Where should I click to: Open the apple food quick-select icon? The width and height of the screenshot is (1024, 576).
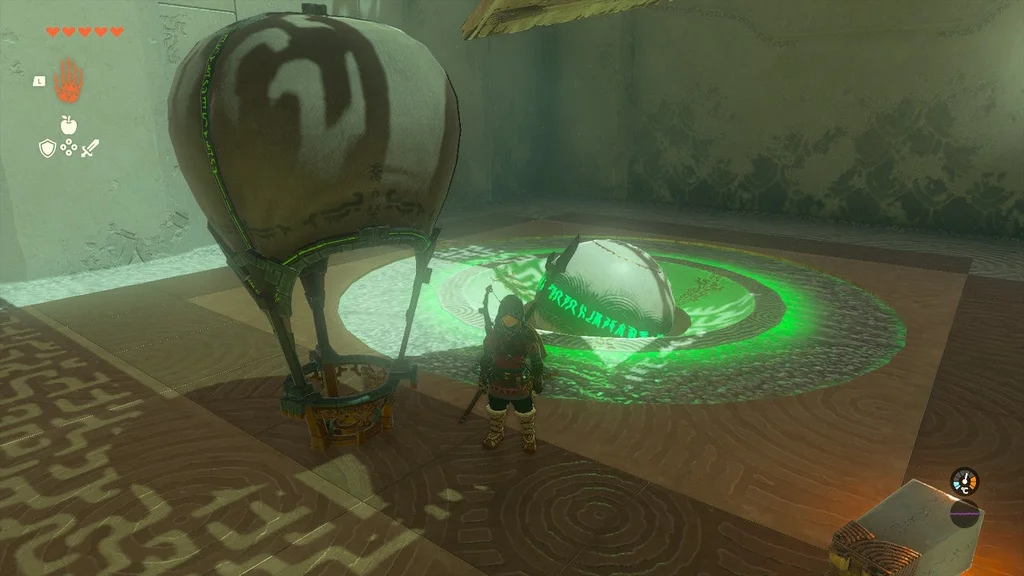pos(68,124)
